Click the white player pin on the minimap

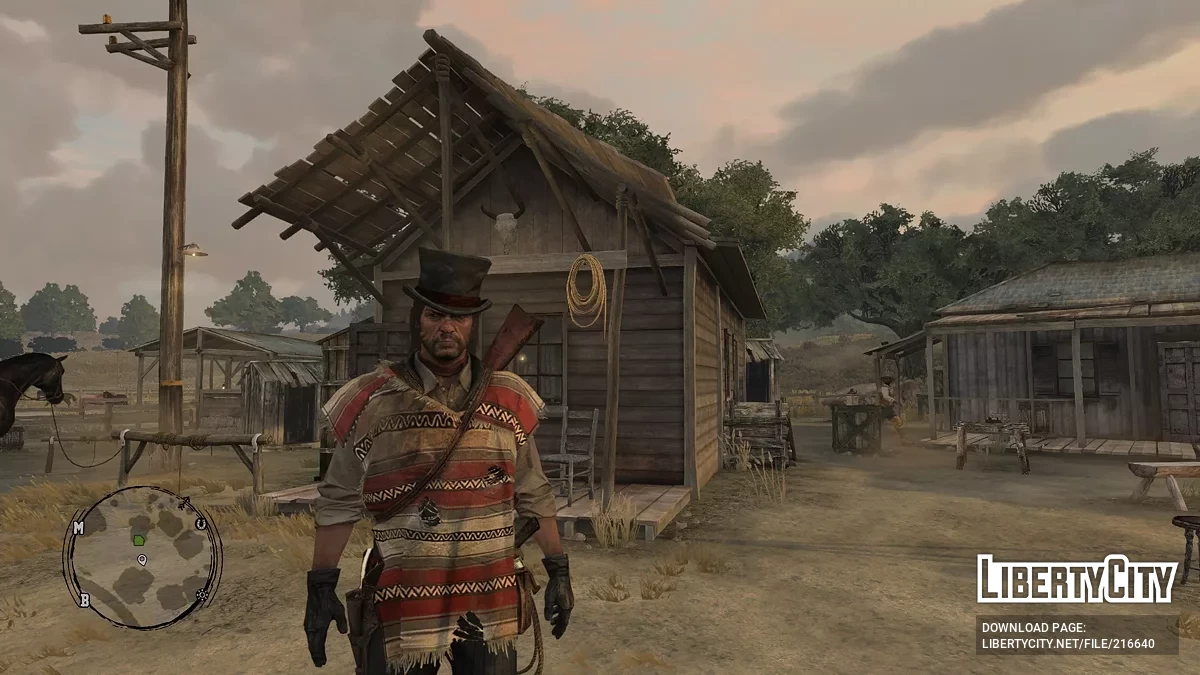[x=142, y=560]
